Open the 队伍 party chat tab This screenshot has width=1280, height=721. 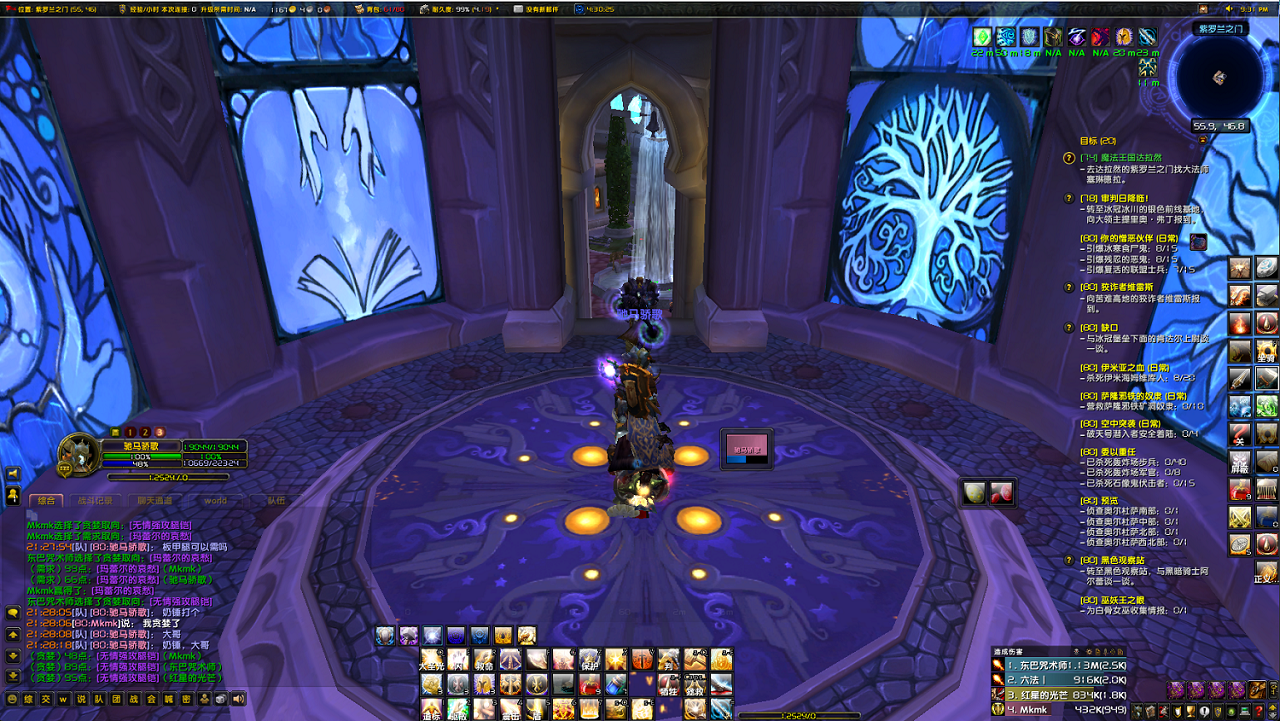(274, 500)
